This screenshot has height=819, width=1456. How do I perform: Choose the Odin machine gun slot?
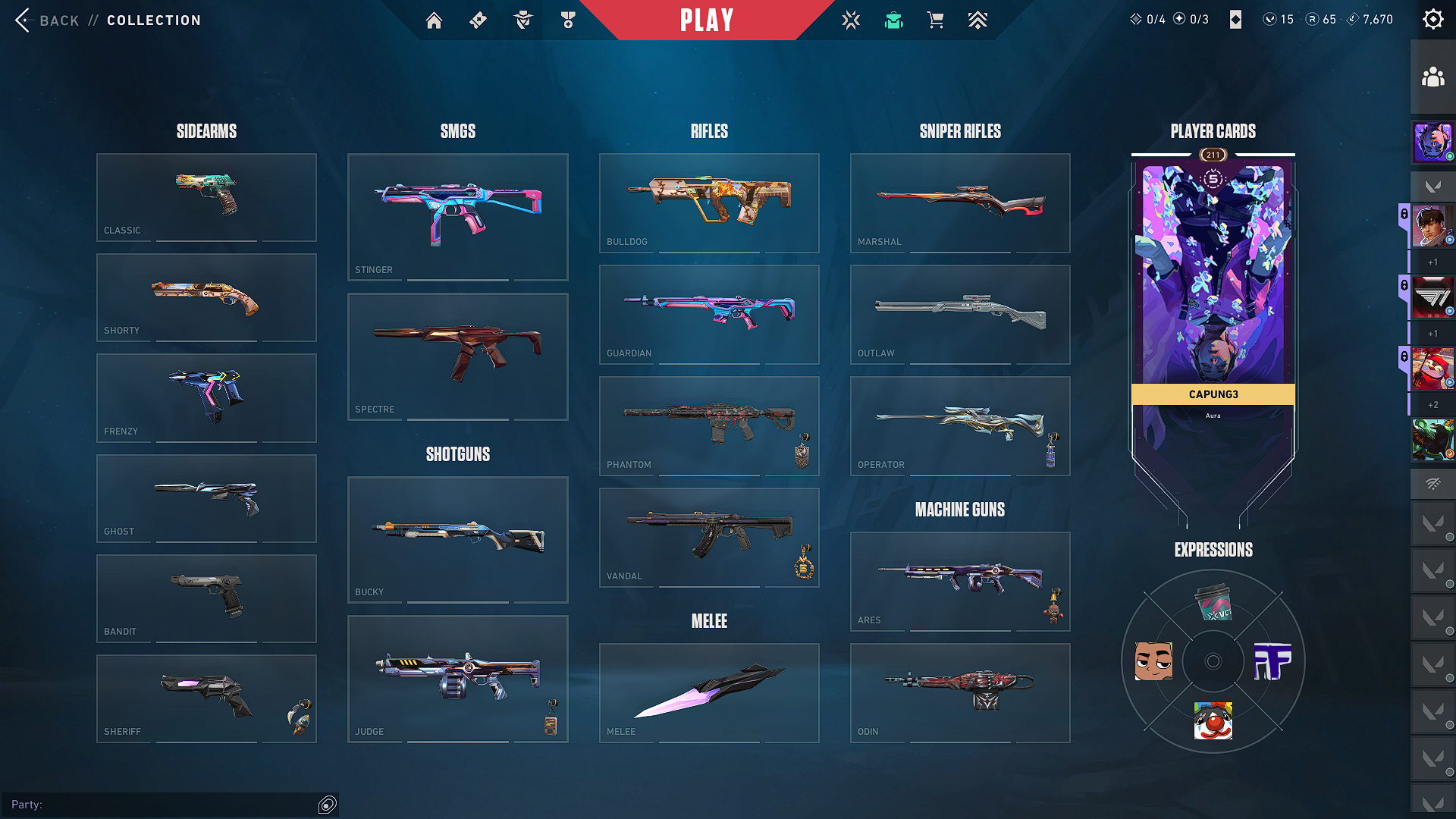pos(960,692)
